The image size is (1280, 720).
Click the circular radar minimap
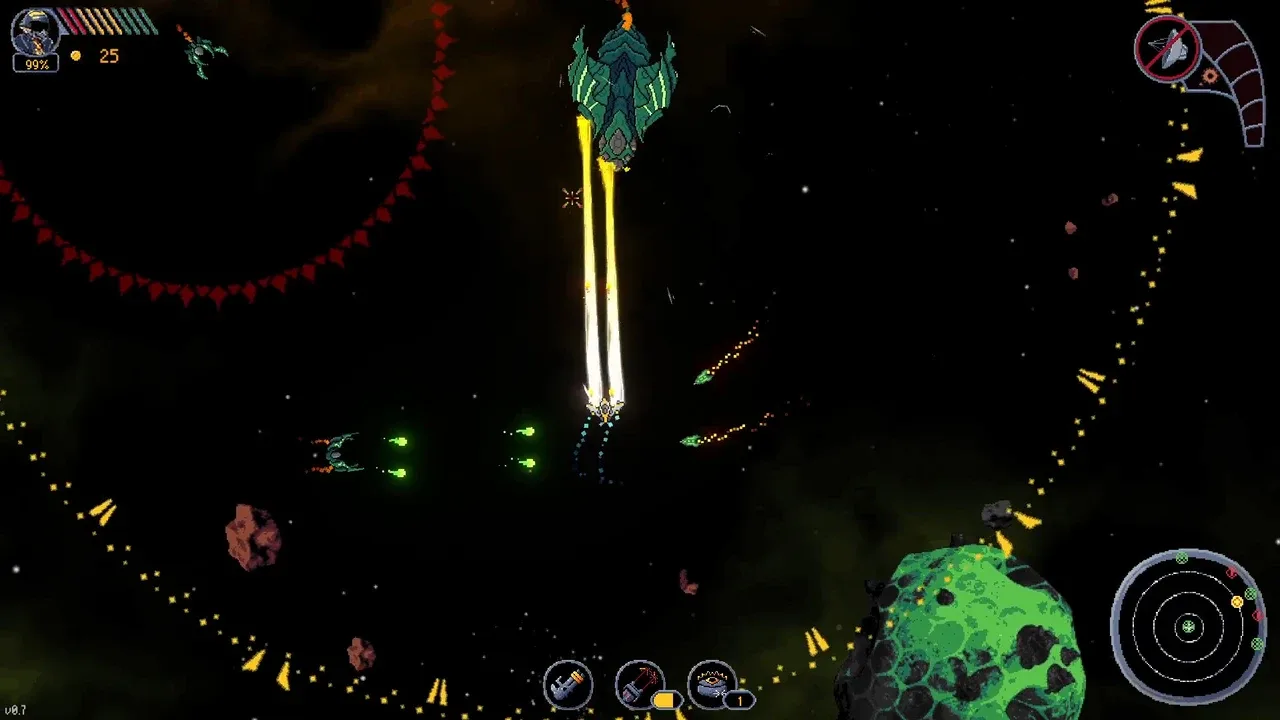tap(1189, 627)
